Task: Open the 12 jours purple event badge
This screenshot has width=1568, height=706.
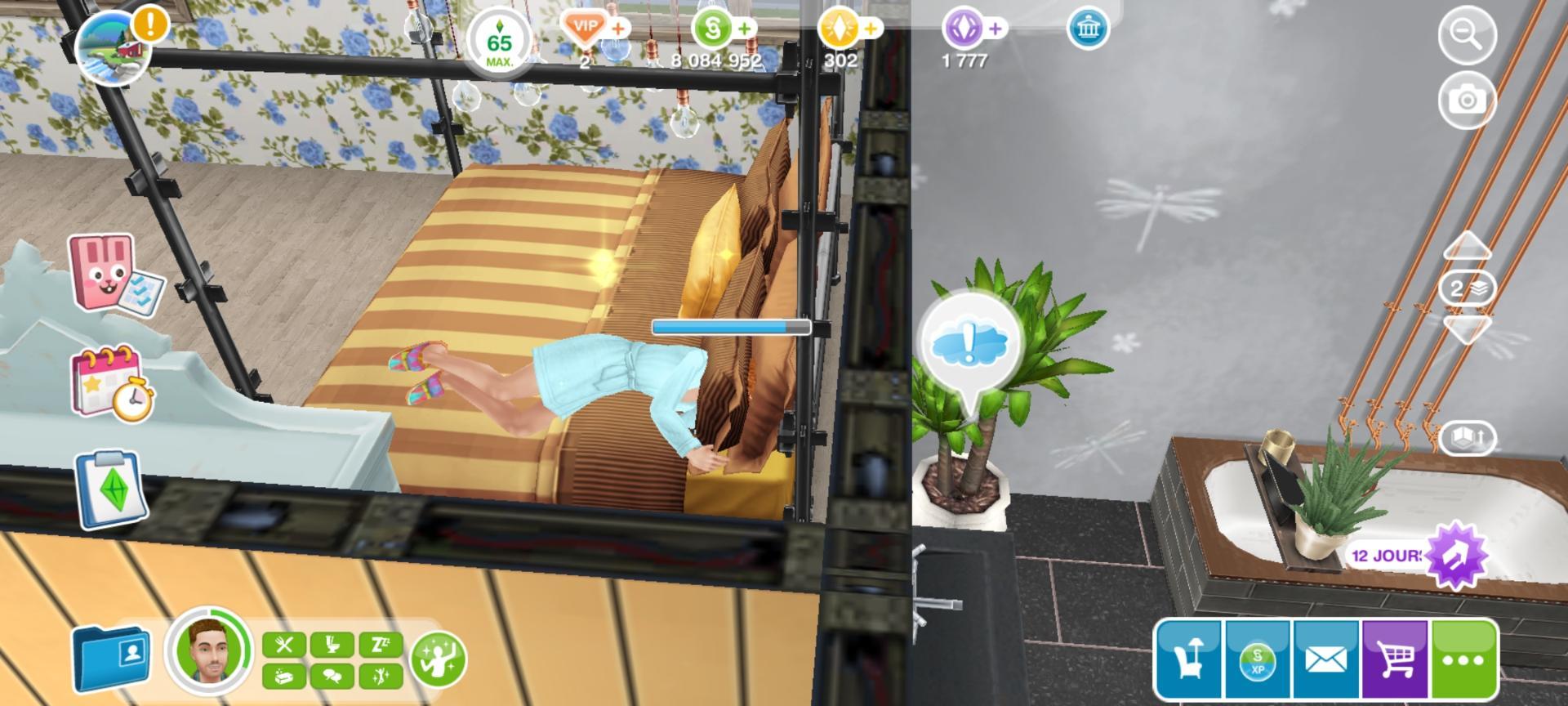Action: (x=1456, y=556)
